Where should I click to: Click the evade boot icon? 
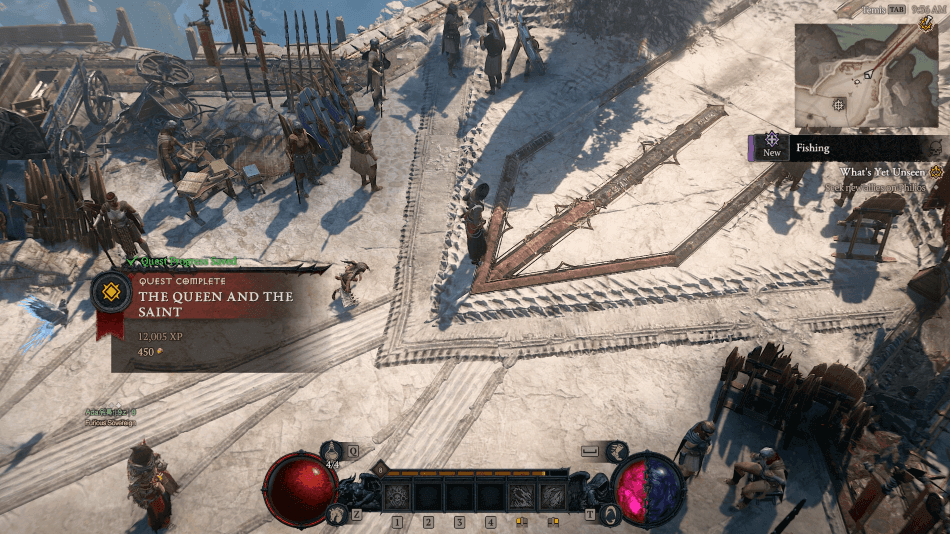tap(615, 452)
